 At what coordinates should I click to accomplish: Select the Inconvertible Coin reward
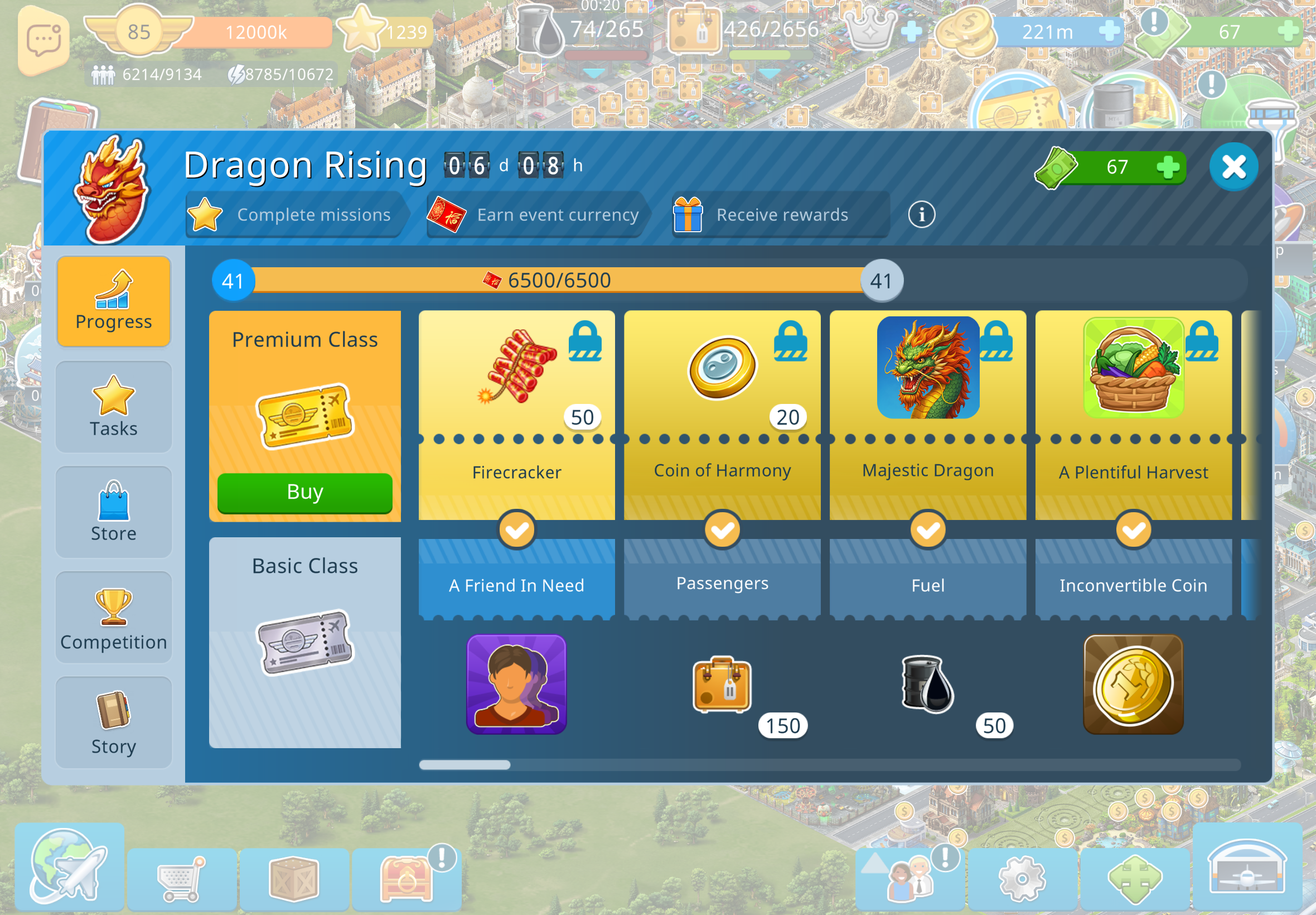click(x=1133, y=685)
